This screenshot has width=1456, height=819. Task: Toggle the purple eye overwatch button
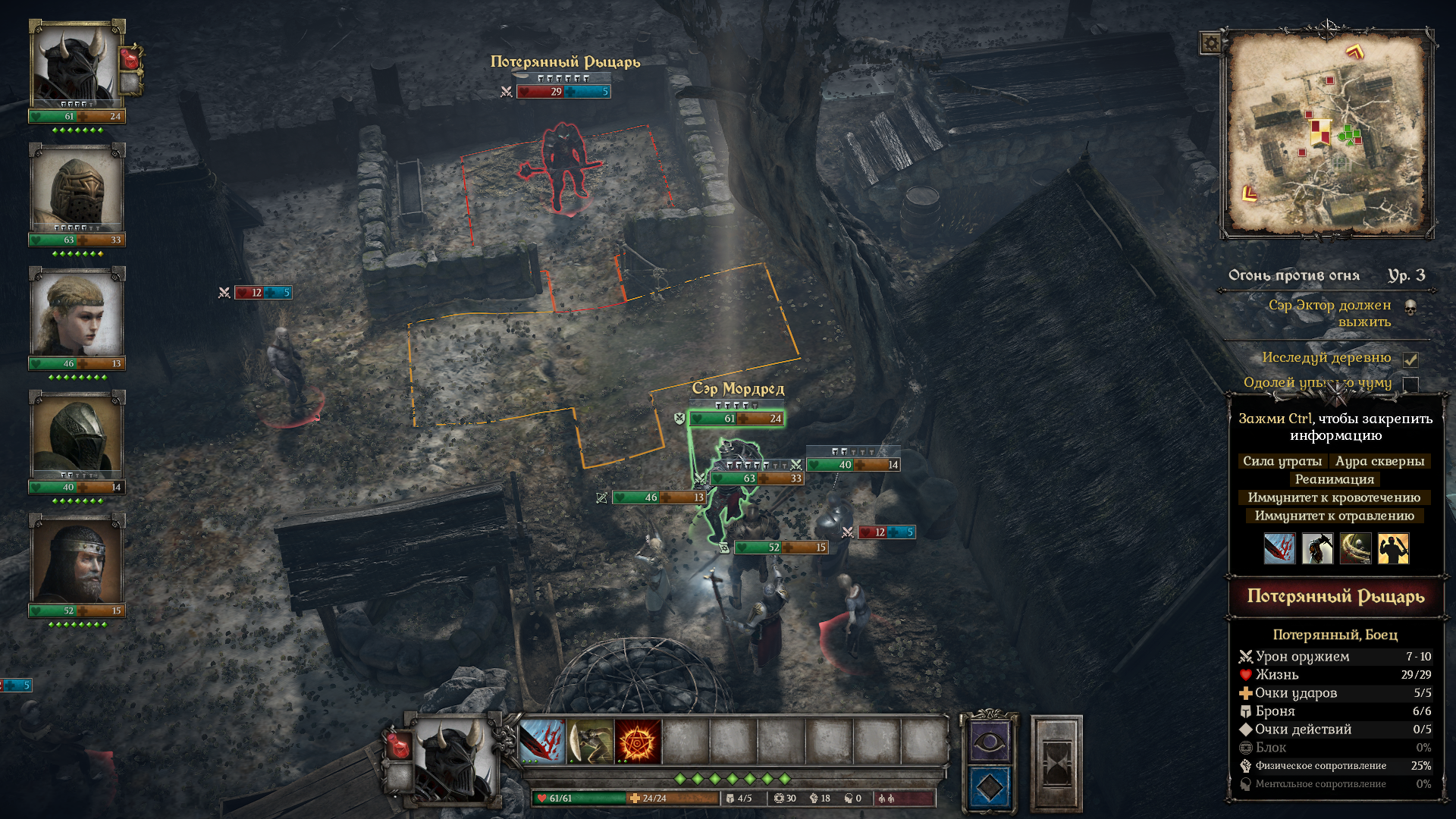pyautogui.click(x=989, y=742)
